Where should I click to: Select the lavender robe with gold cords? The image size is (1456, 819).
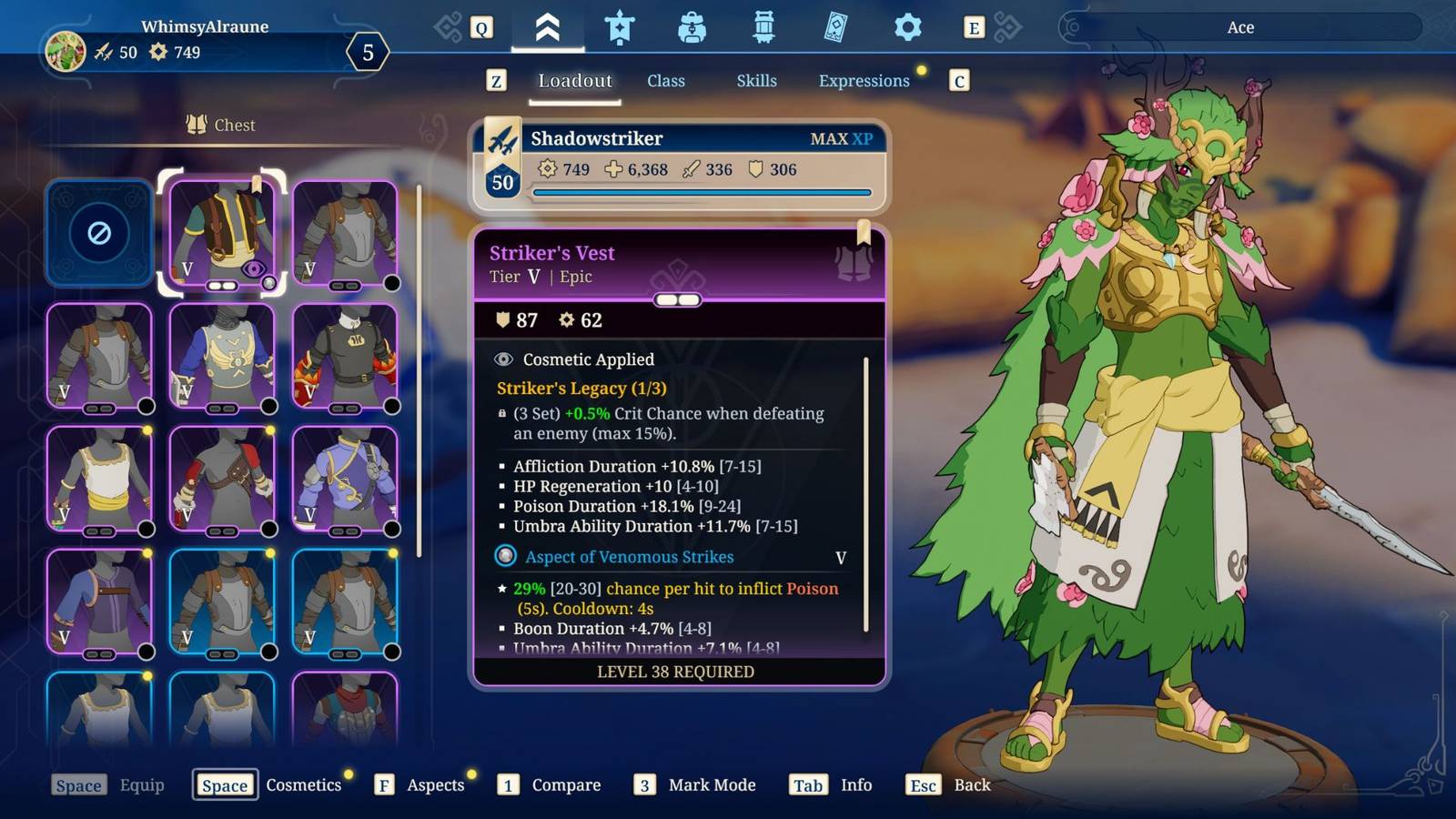(345, 479)
